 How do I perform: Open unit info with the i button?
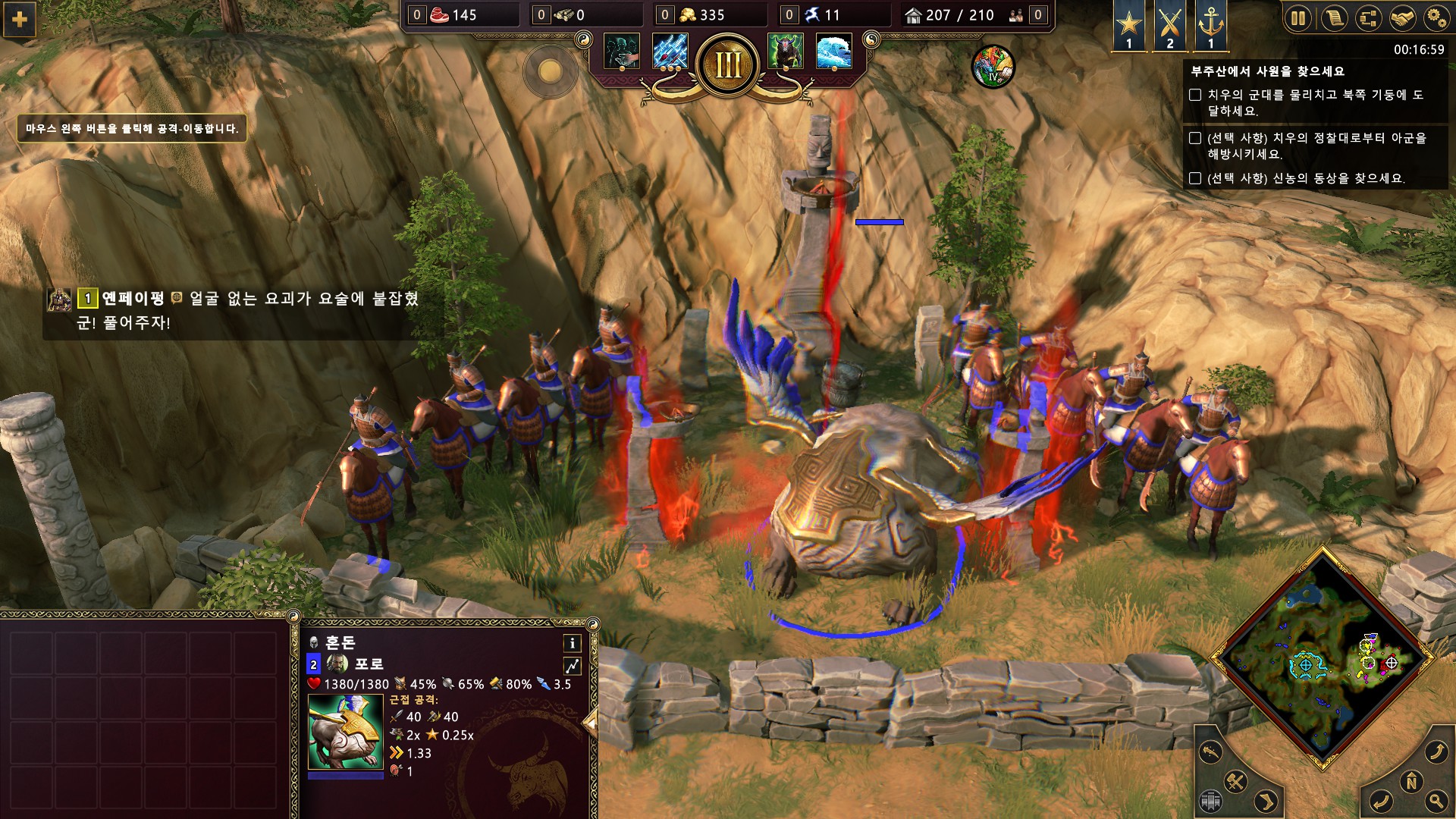point(572,643)
